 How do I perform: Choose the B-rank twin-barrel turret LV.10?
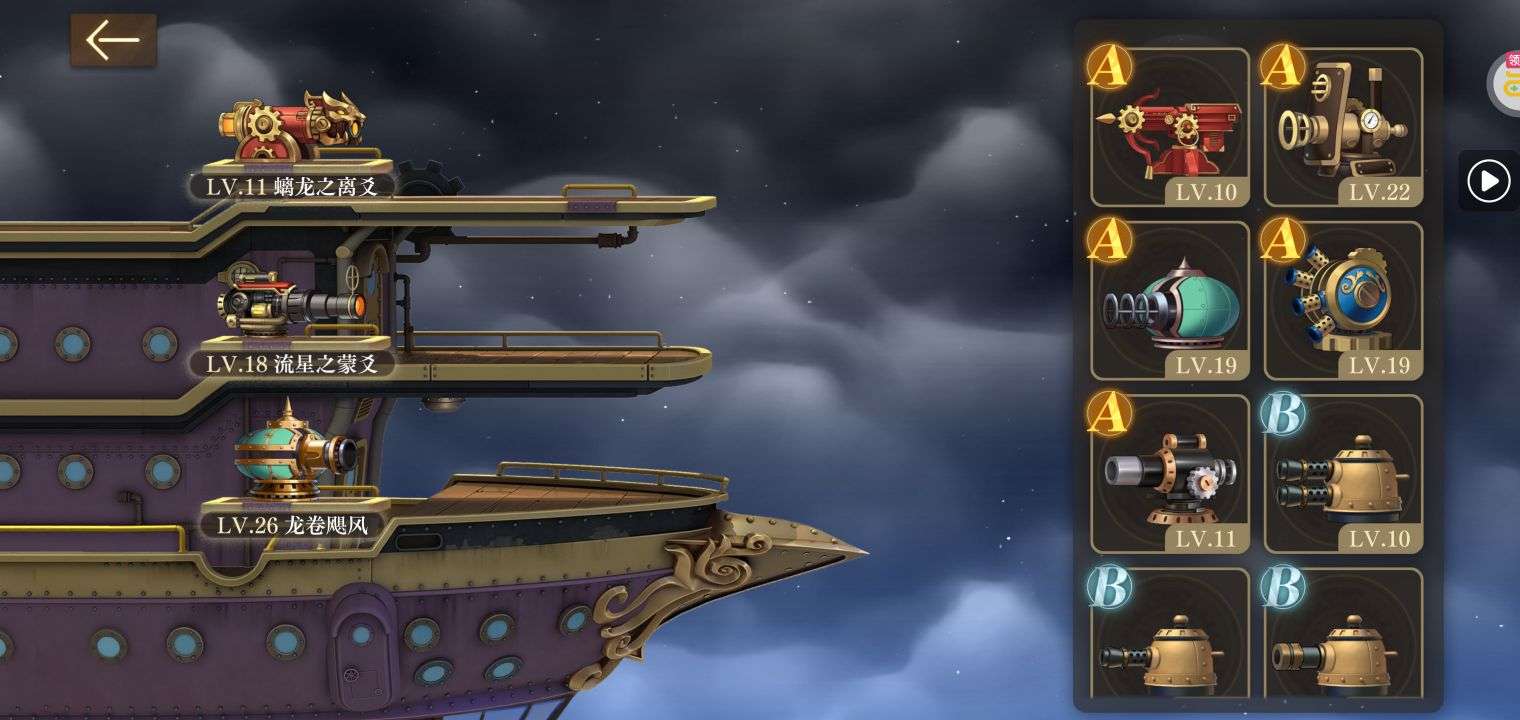pyautogui.click(x=1343, y=475)
